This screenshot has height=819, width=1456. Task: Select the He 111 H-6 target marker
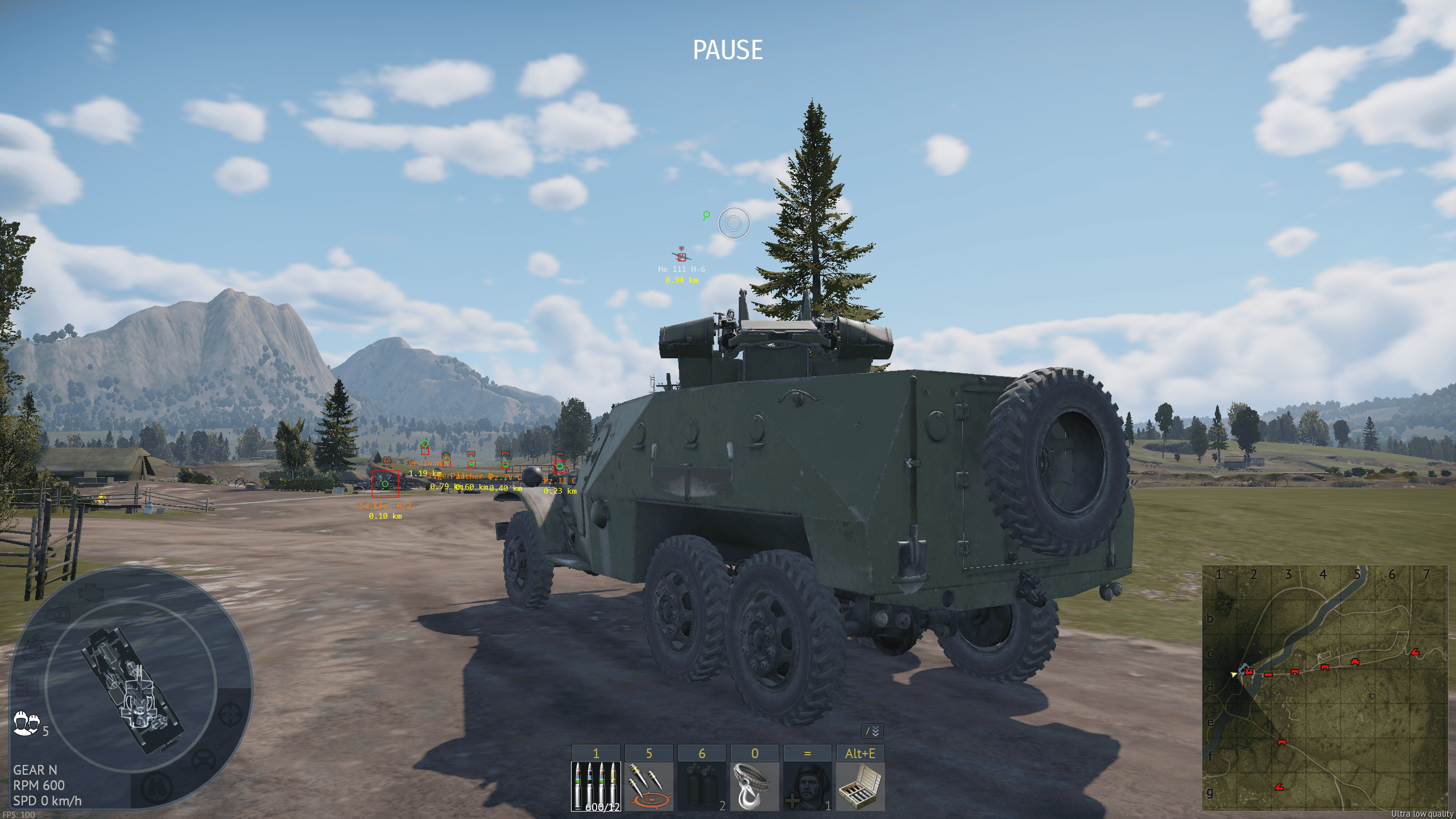pos(681,257)
